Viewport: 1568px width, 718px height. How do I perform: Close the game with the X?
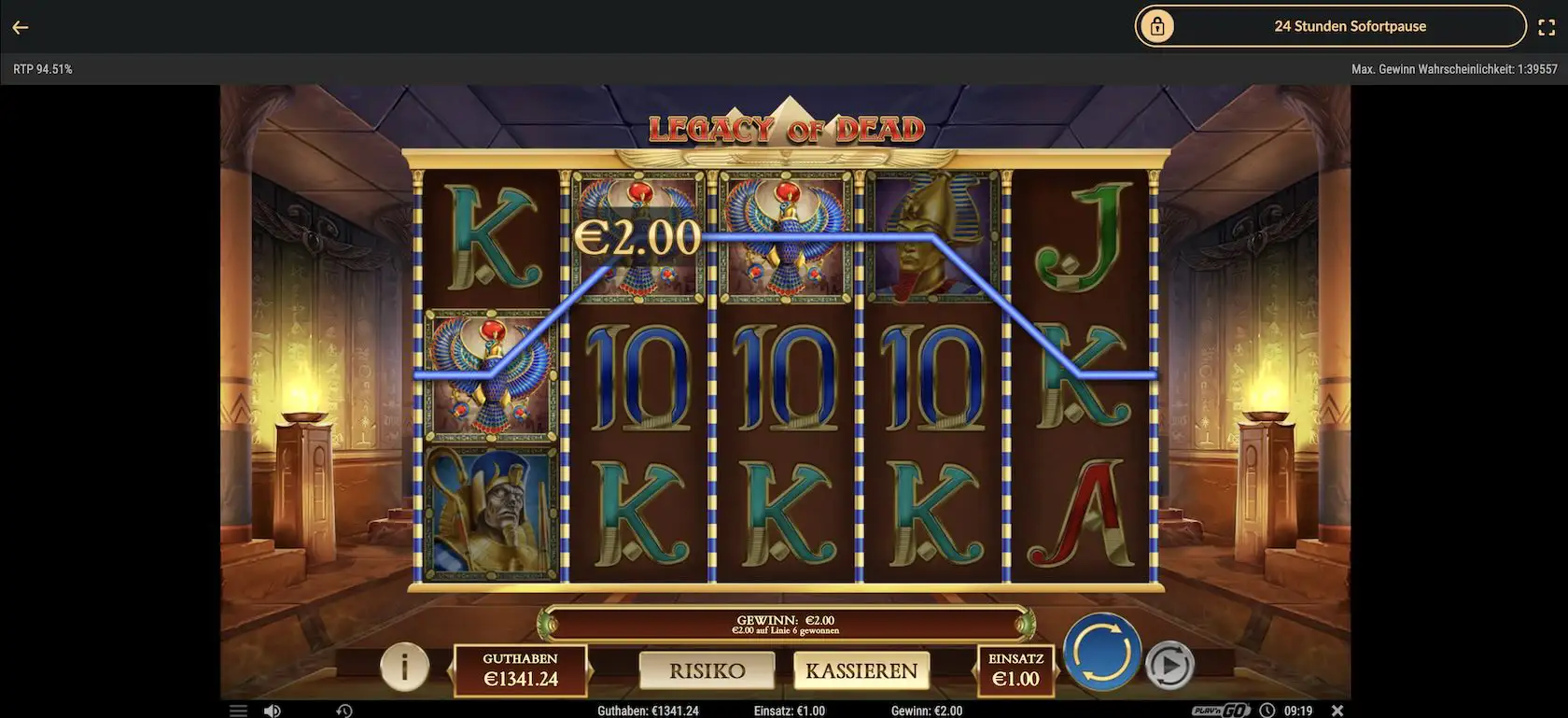(x=1338, y=710)
